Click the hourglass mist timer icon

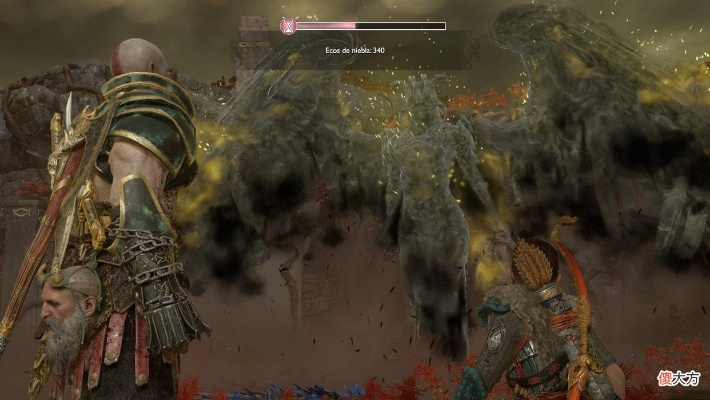289,25
